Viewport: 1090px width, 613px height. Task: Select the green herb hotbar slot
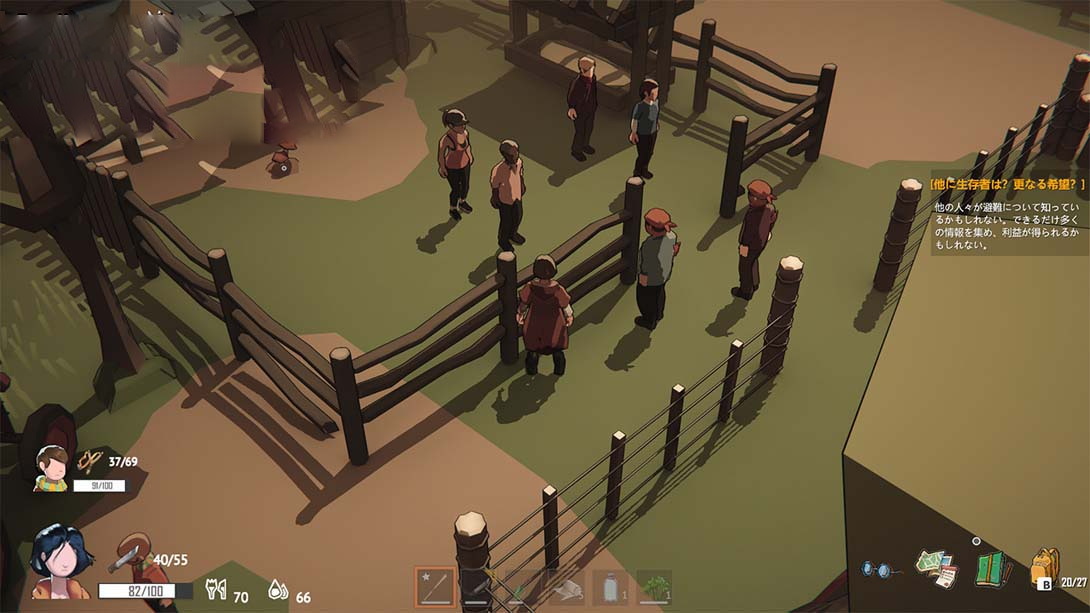click(654, 587)
